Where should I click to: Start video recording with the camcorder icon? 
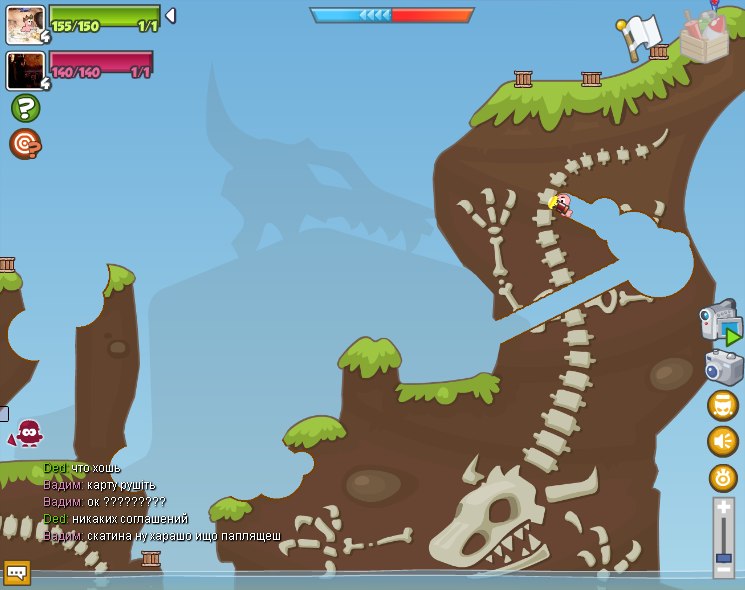[719, 323]
